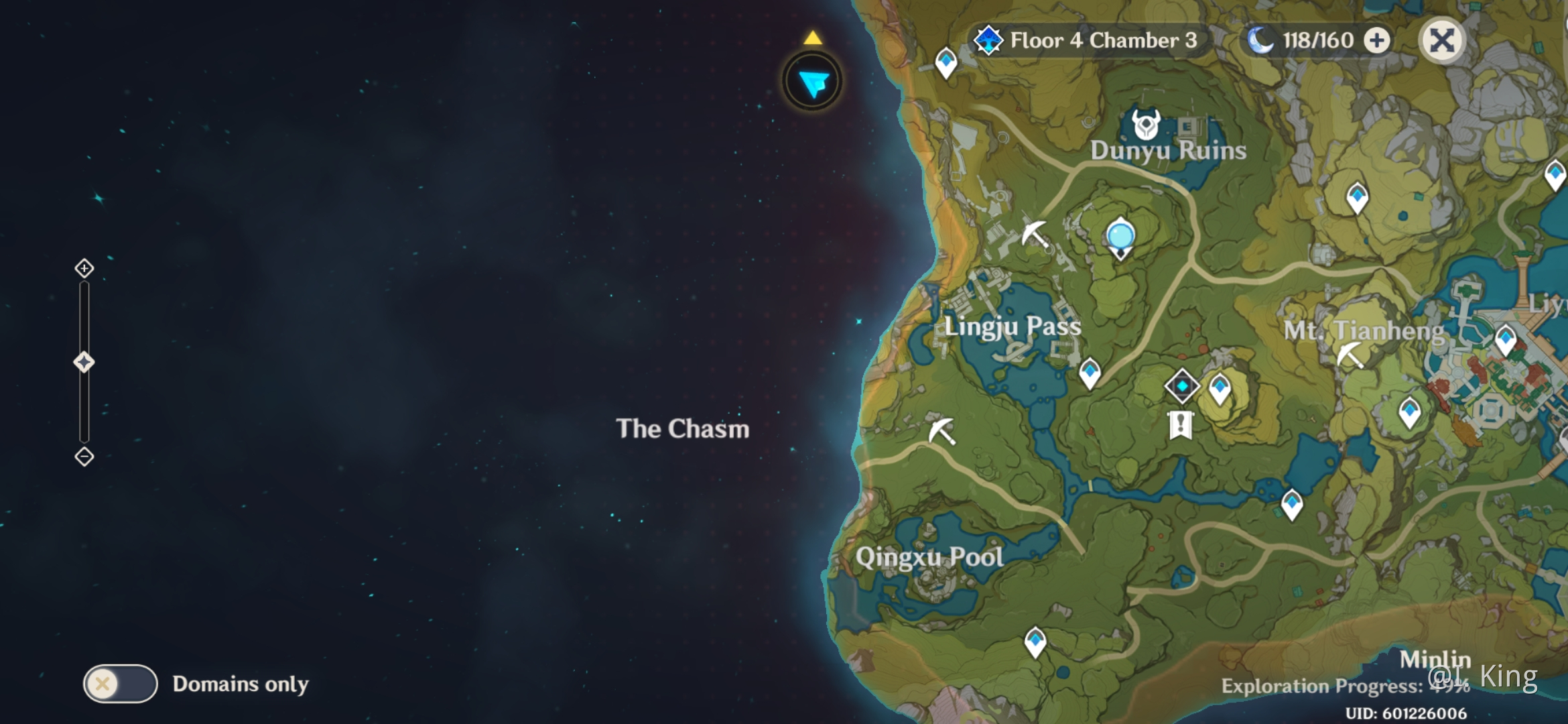This screenshot has height=724, width=1568.
Task: Select the teleport waypoint south of Qingxu Pool
Action: pos(1035,642)
